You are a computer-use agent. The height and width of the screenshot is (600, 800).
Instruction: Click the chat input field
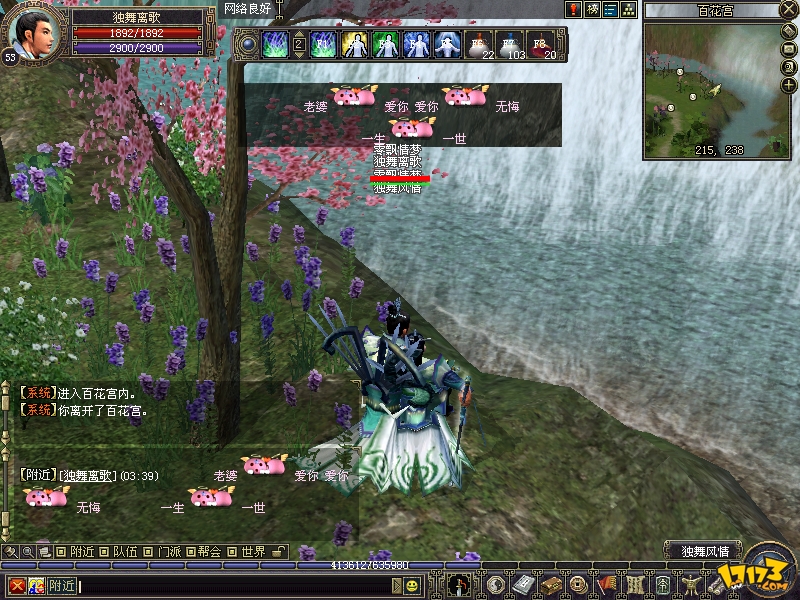pyautogui.click(x=250, y=586)
